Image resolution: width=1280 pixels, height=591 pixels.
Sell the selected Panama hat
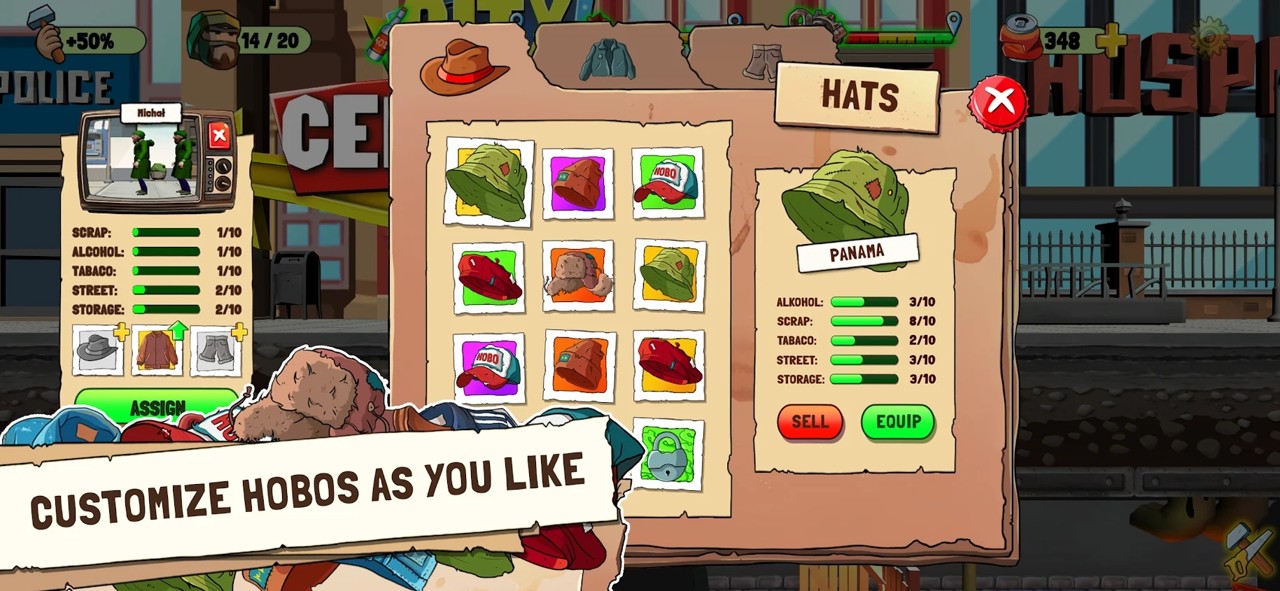[810, 422]
